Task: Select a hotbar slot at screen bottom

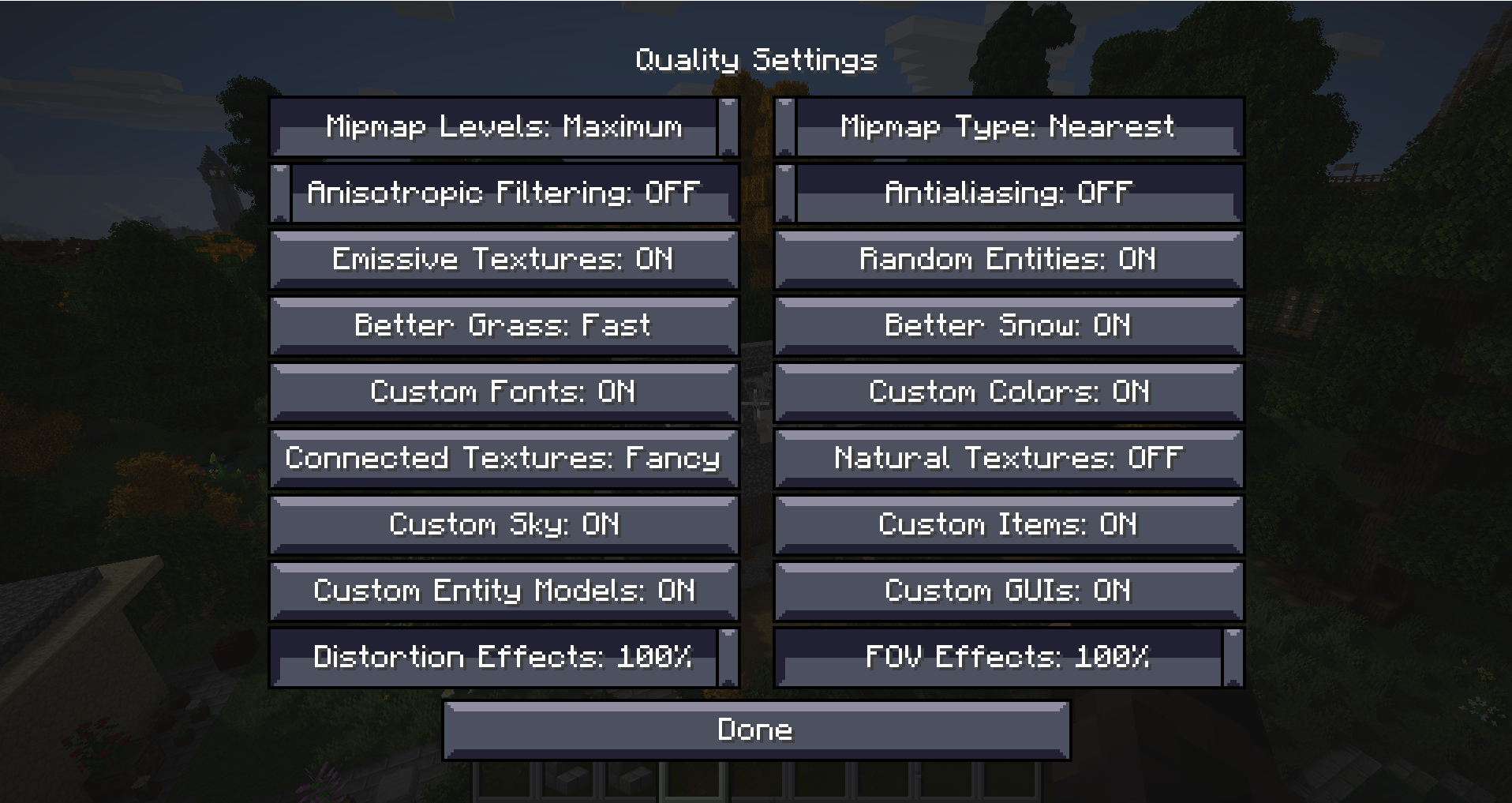Action: (x=756, y=786)
